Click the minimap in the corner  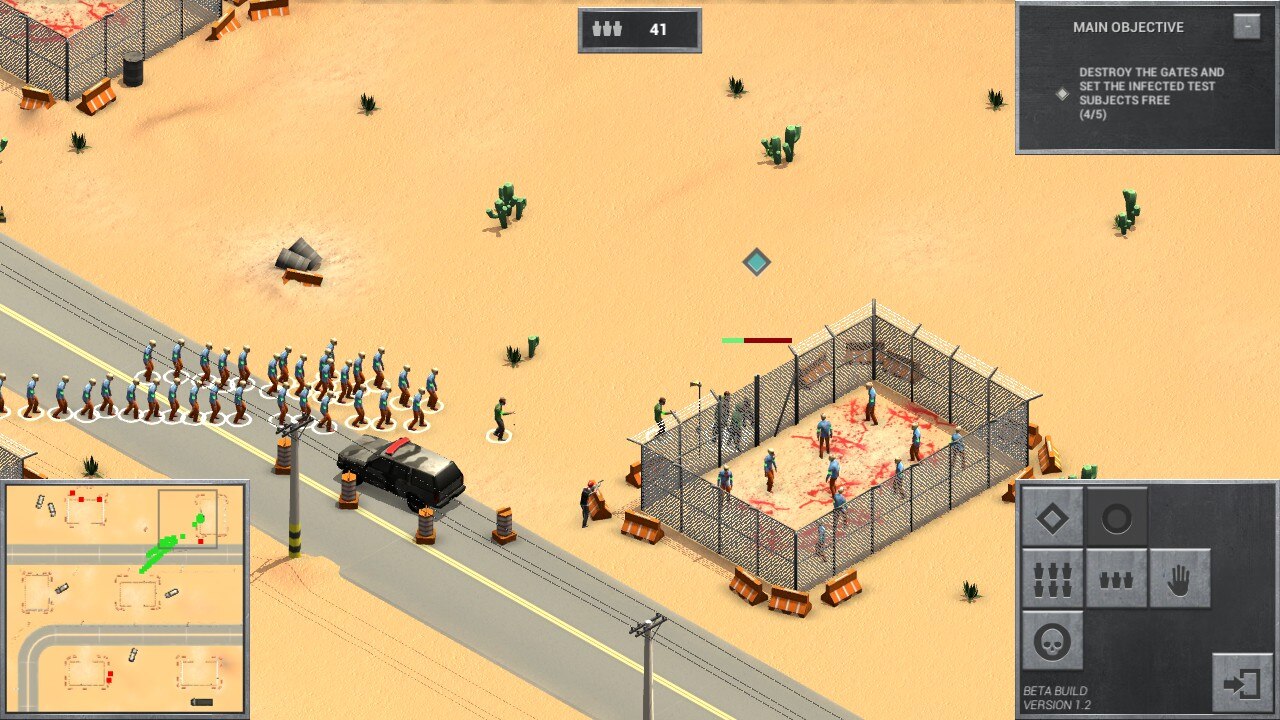click(x=124, y=599)
